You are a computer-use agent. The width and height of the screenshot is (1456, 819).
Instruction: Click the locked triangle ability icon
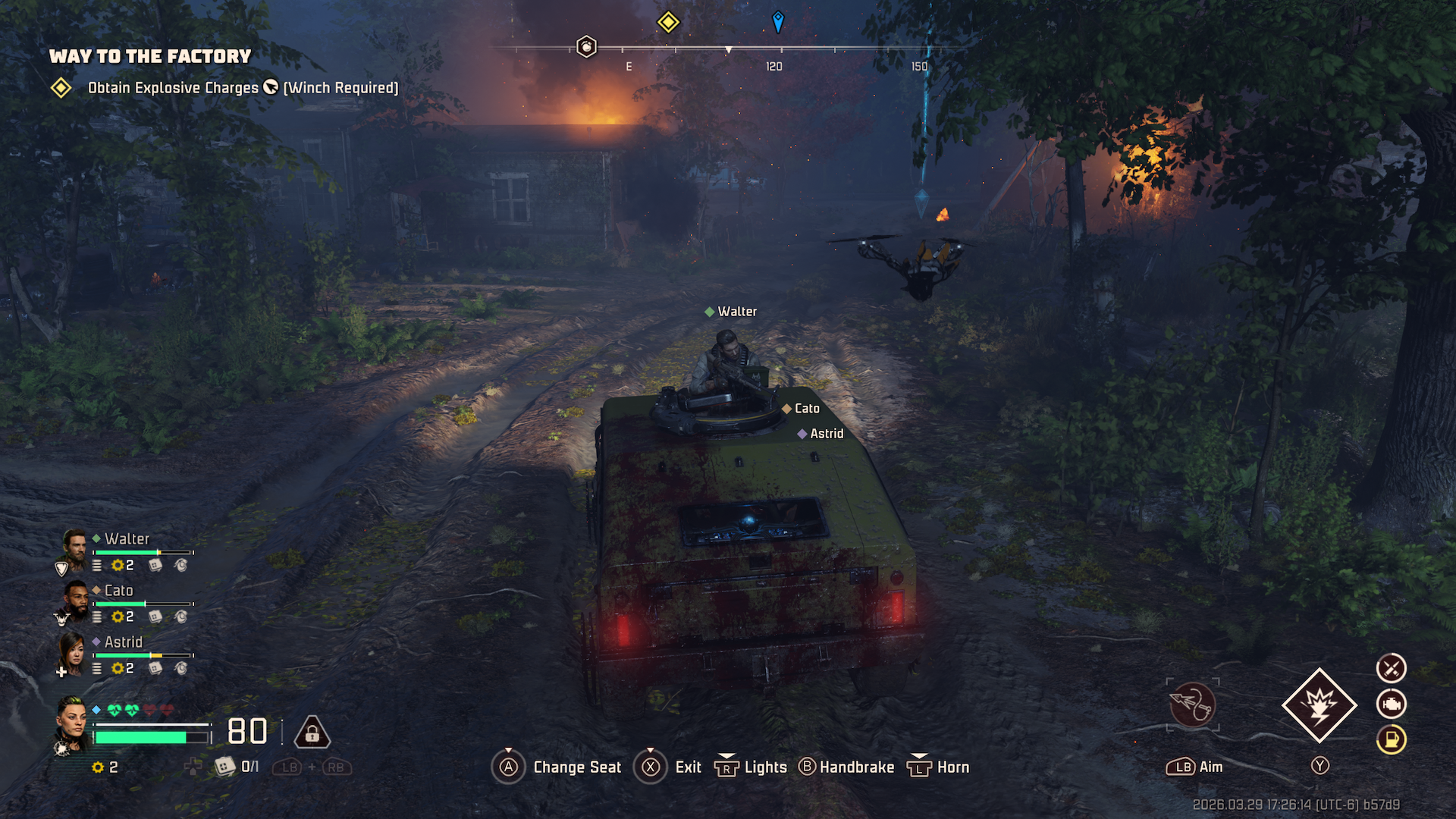pyautogui.click(x=312, y=733)
